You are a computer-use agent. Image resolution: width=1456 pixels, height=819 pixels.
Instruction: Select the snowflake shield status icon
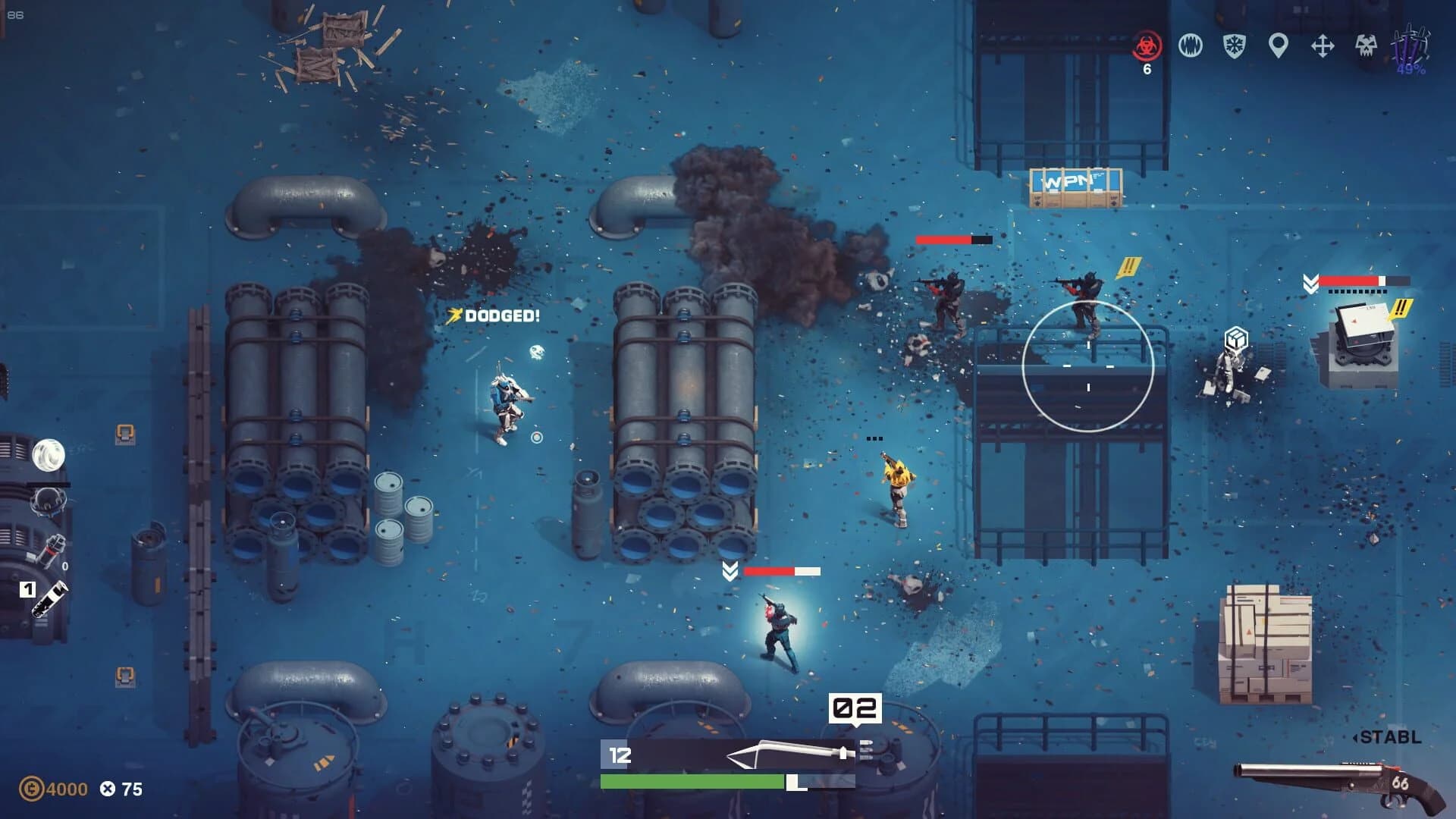tap(1235, 44)
